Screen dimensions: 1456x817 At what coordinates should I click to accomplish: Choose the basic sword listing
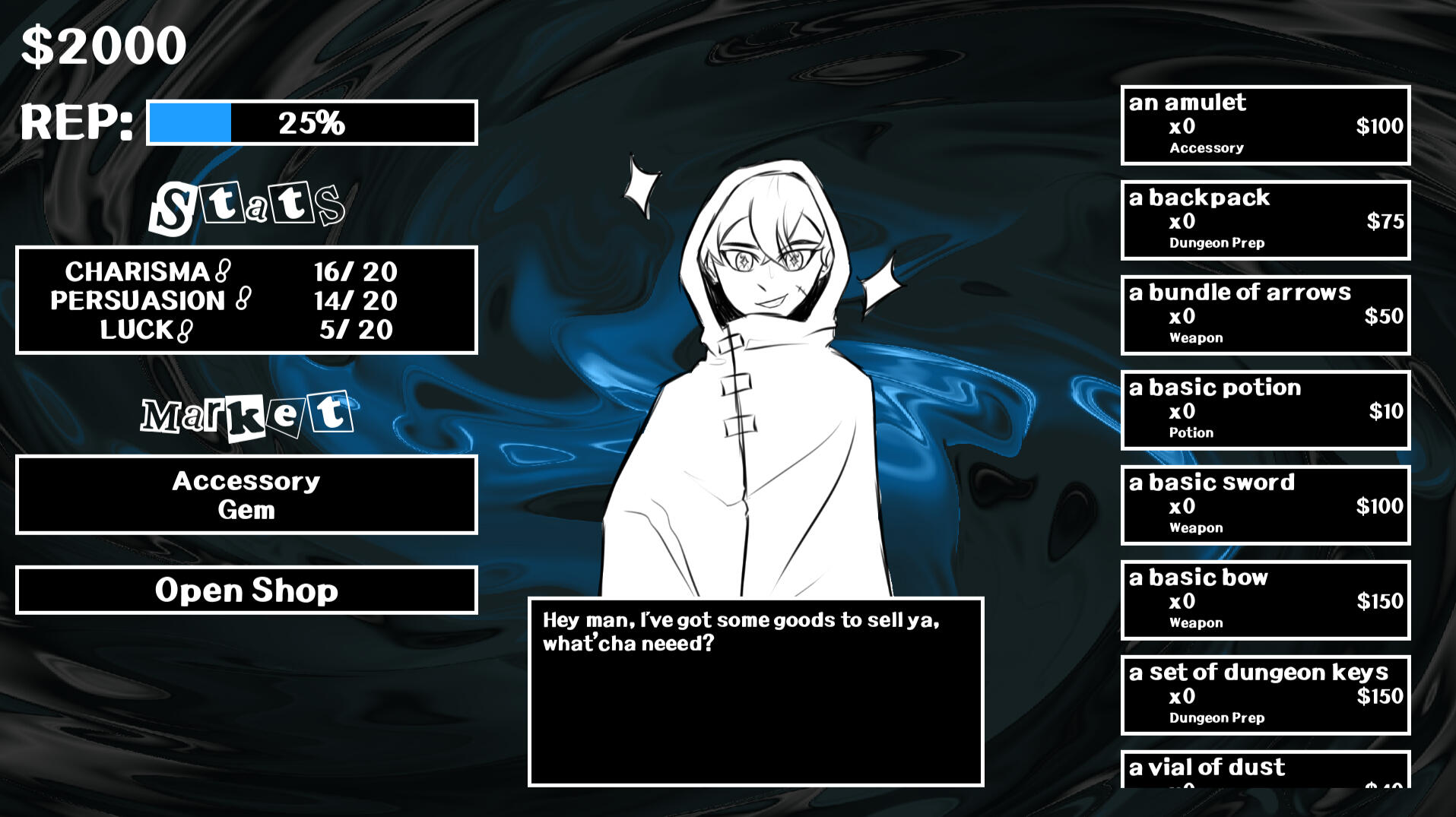click(1265, 505)
